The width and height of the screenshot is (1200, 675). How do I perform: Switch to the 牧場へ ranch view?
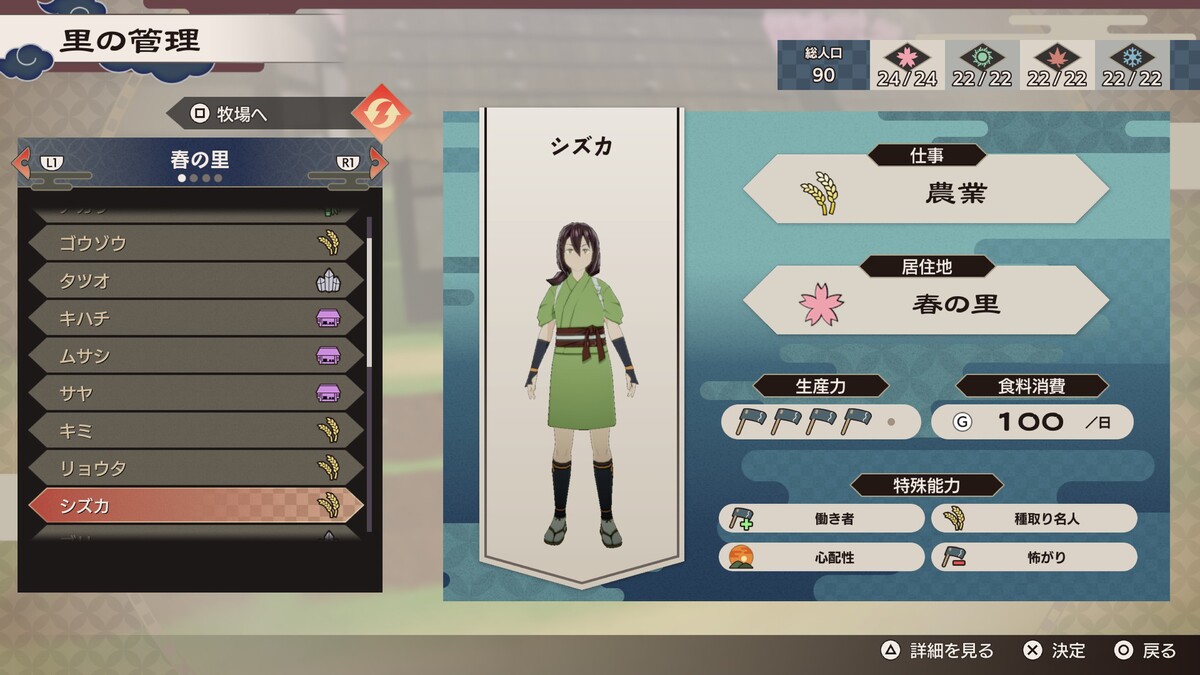265,114
